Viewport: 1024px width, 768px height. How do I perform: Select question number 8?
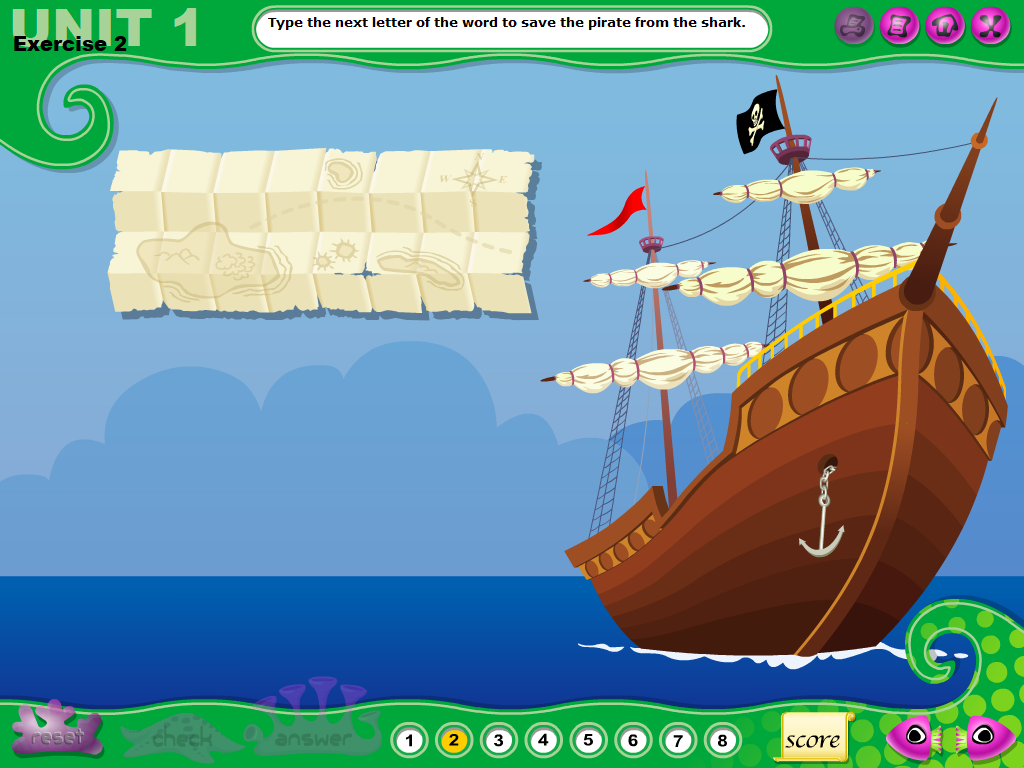(722, 741)
